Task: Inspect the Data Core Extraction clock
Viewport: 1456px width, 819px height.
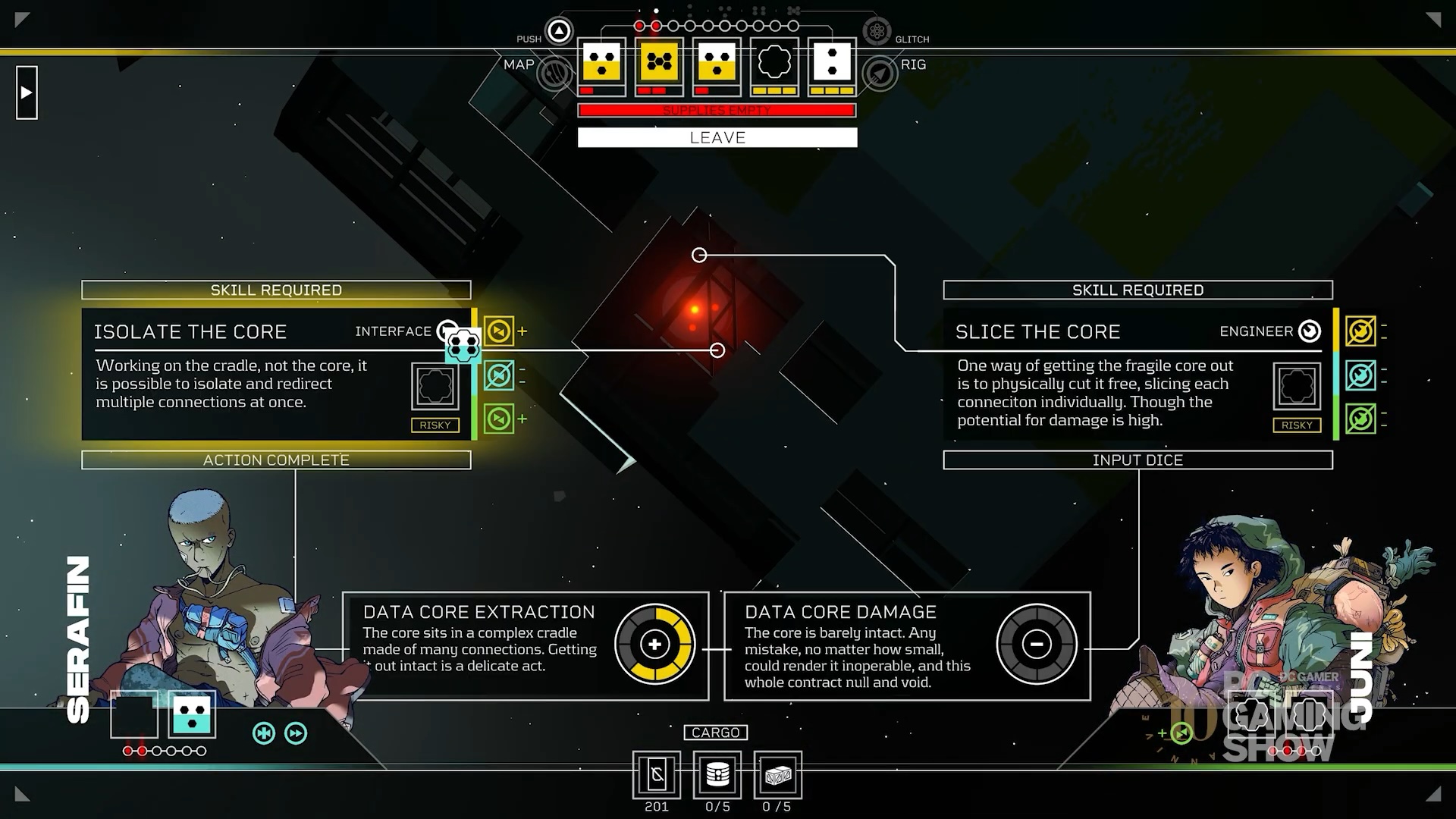Action: pyautogui.click(x=654, y=645)
